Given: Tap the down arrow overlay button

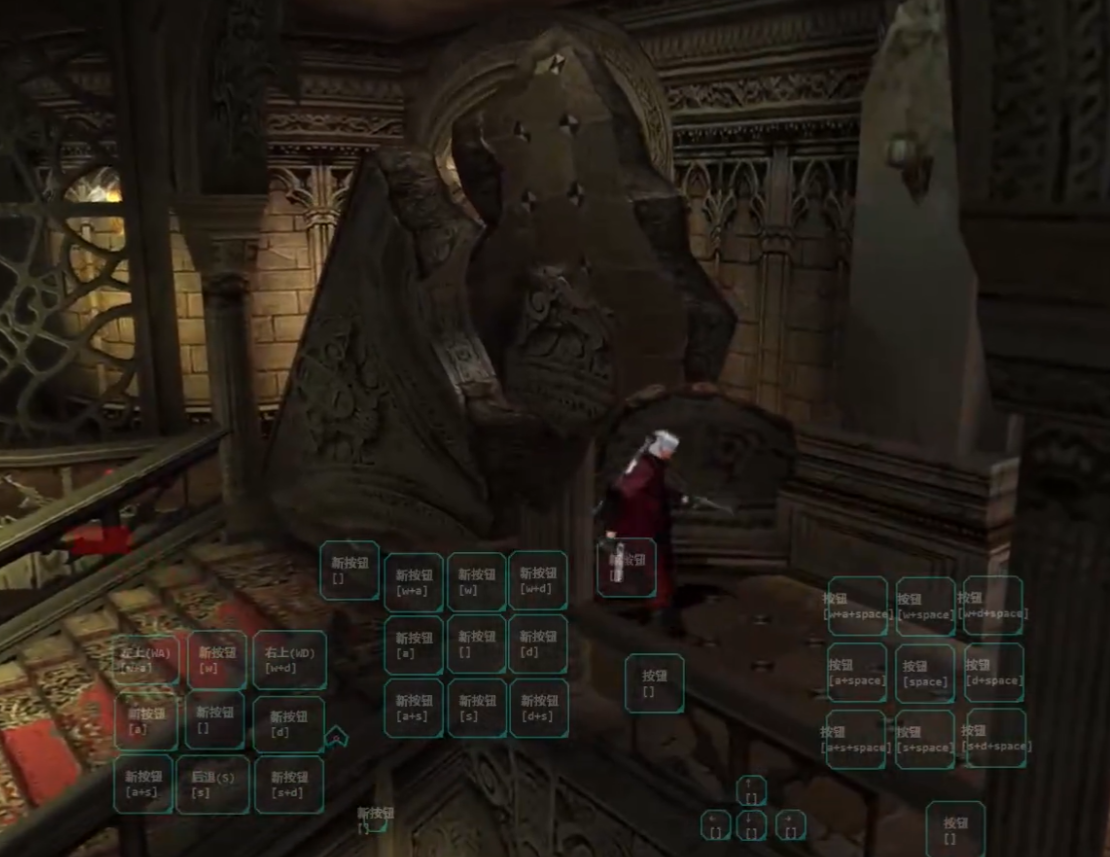Looking at the screenshot, I should [x=751, y=825].
